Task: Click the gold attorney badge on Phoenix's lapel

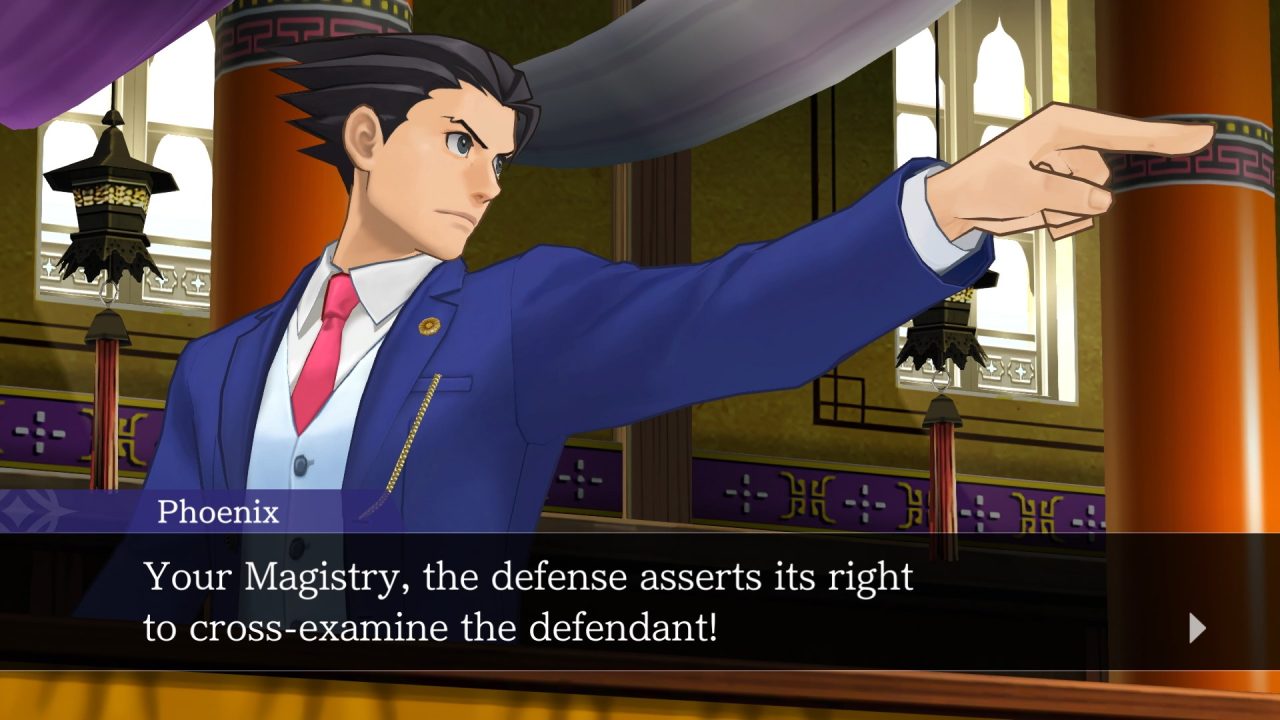Action: click(x=428, y=326)
